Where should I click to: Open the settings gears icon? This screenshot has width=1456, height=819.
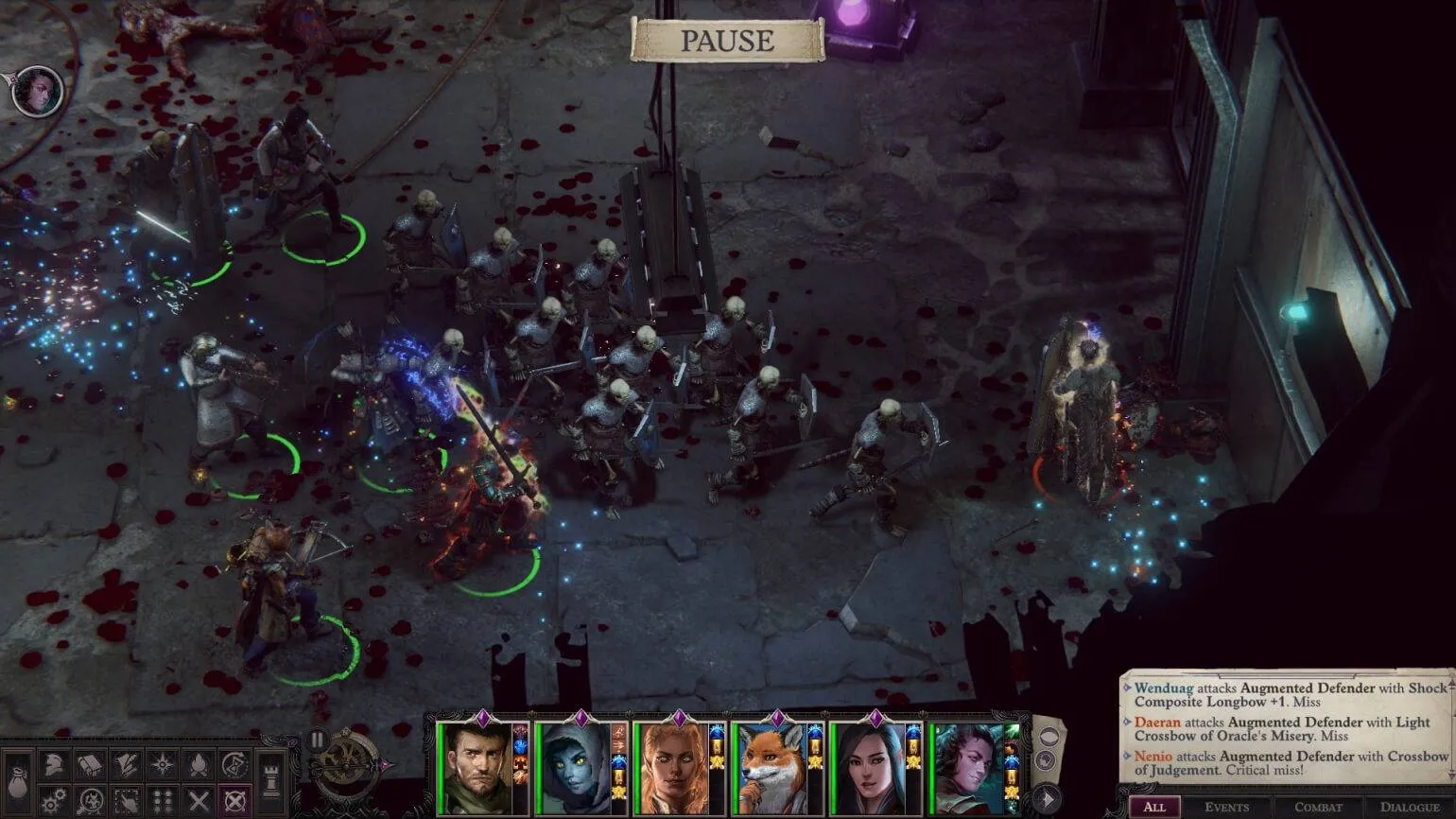(x=54, y=801)
